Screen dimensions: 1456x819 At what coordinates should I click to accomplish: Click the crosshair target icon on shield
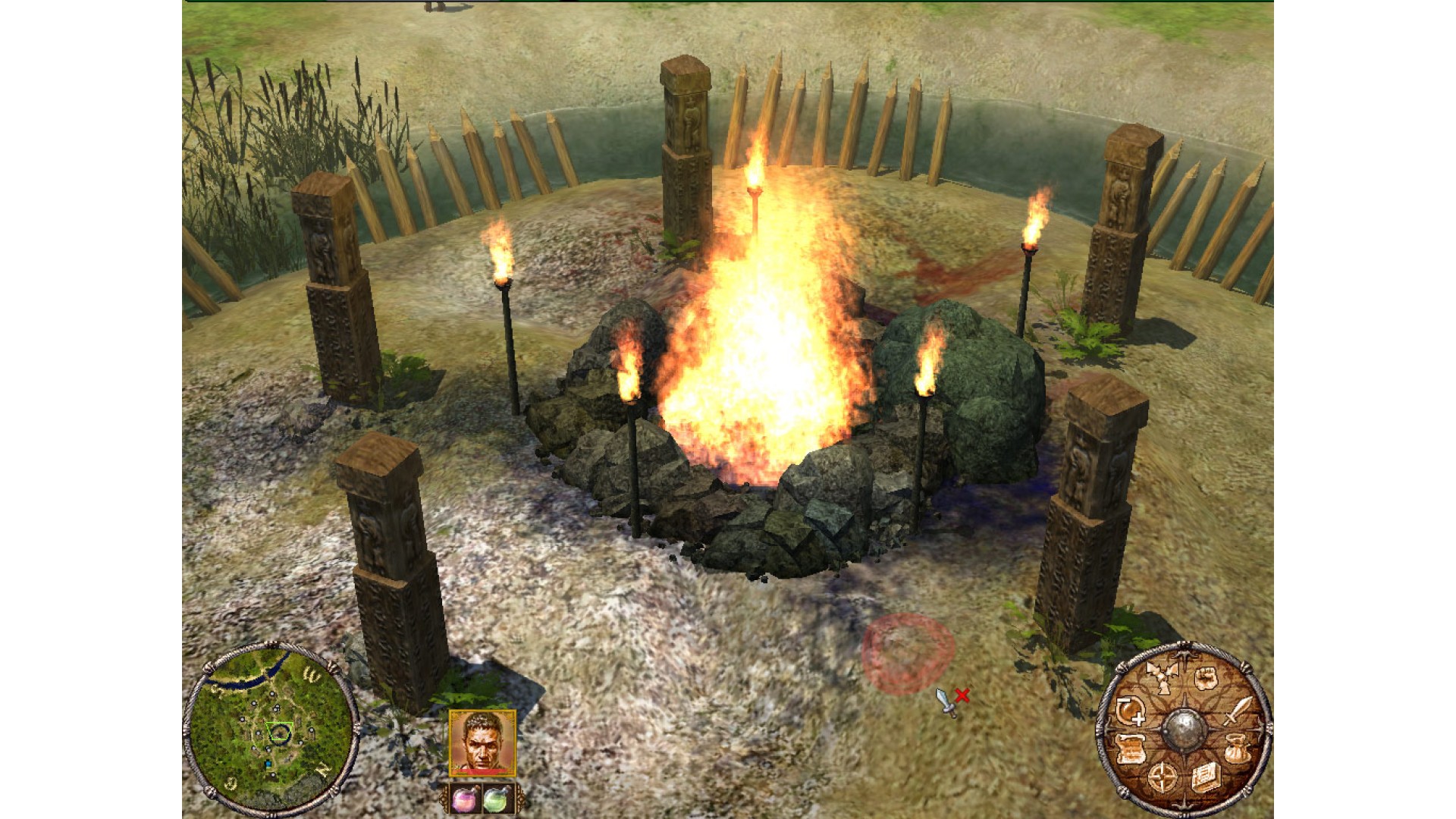click(1163, 777)
